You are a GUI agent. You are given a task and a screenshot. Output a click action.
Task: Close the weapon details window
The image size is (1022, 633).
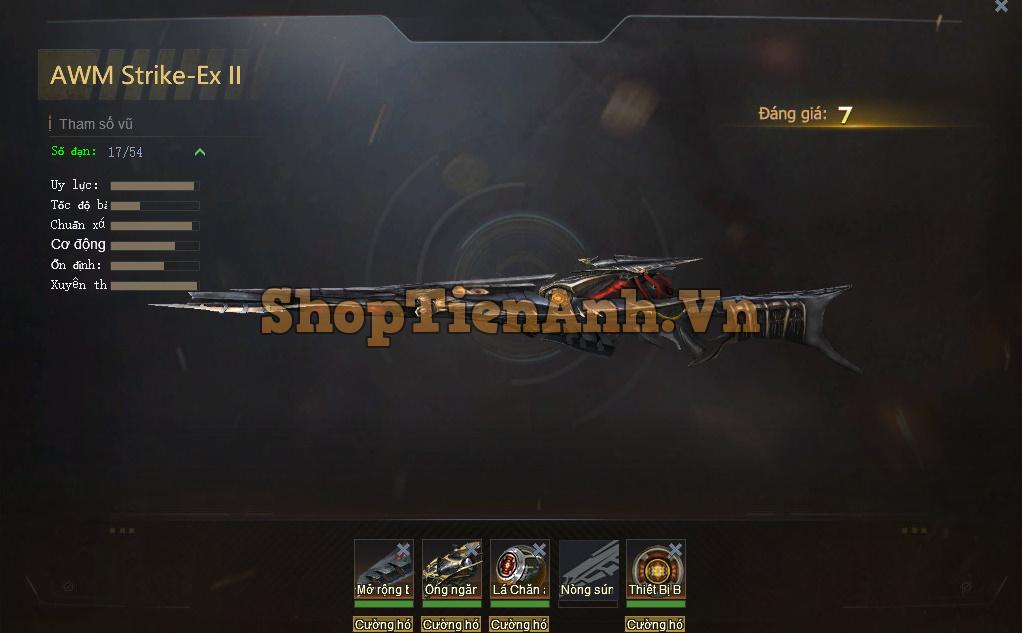click(x=1001, y=7)
